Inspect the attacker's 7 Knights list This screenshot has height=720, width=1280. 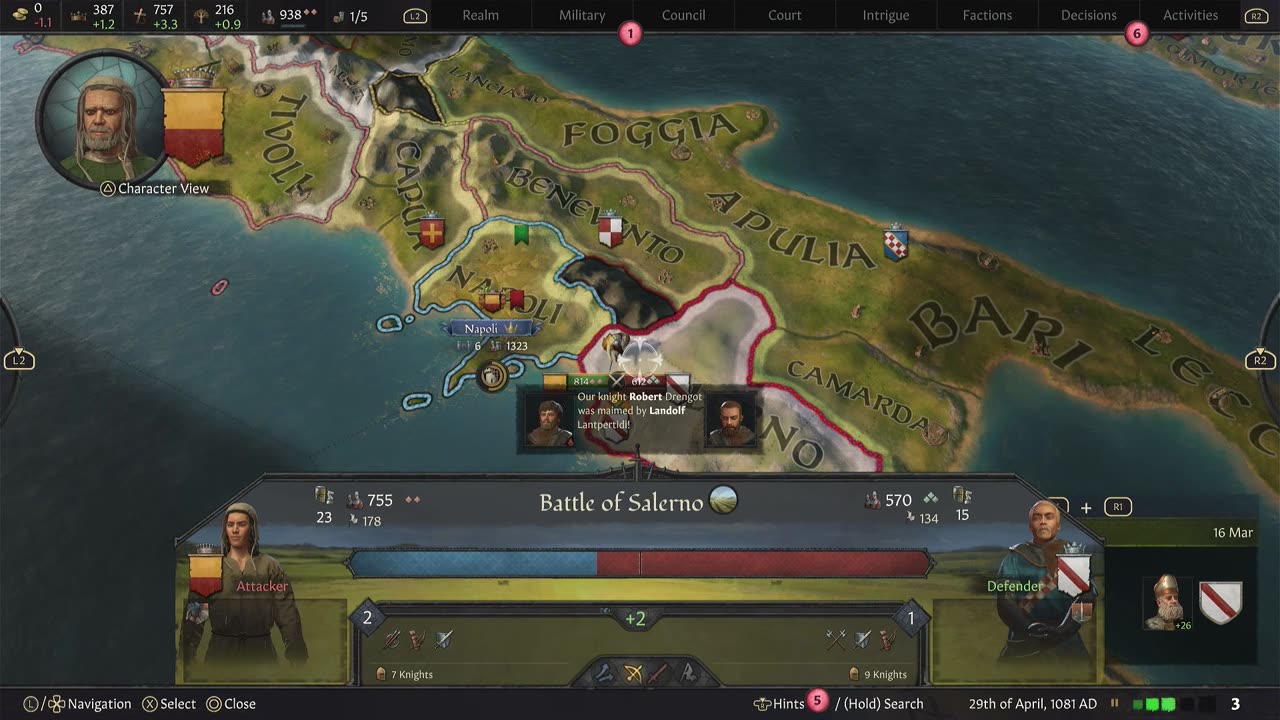click(404, 674)
